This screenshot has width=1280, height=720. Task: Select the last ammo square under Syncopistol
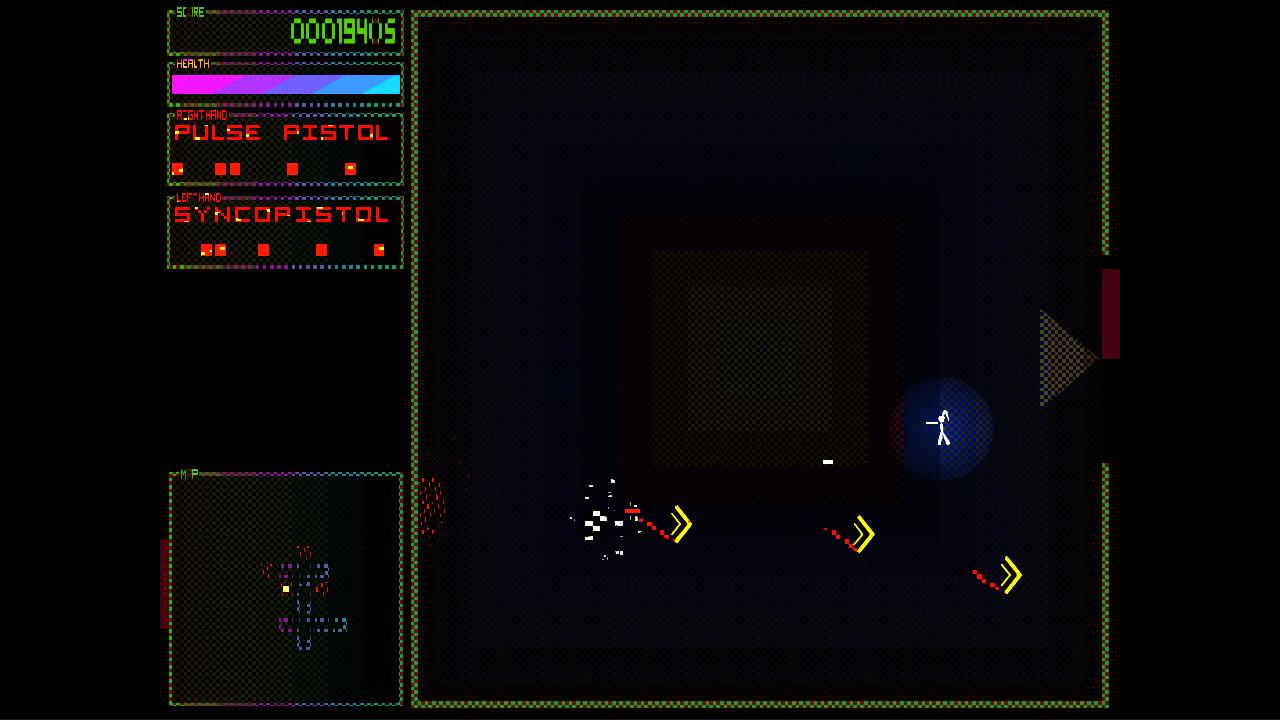point(378,250)
